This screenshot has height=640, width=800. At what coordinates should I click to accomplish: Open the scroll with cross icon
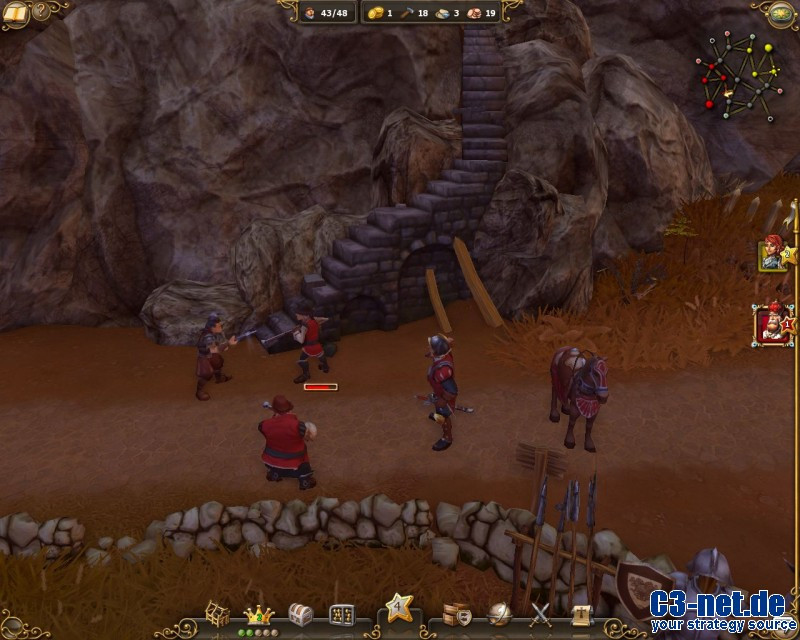(x=582, y=614)
